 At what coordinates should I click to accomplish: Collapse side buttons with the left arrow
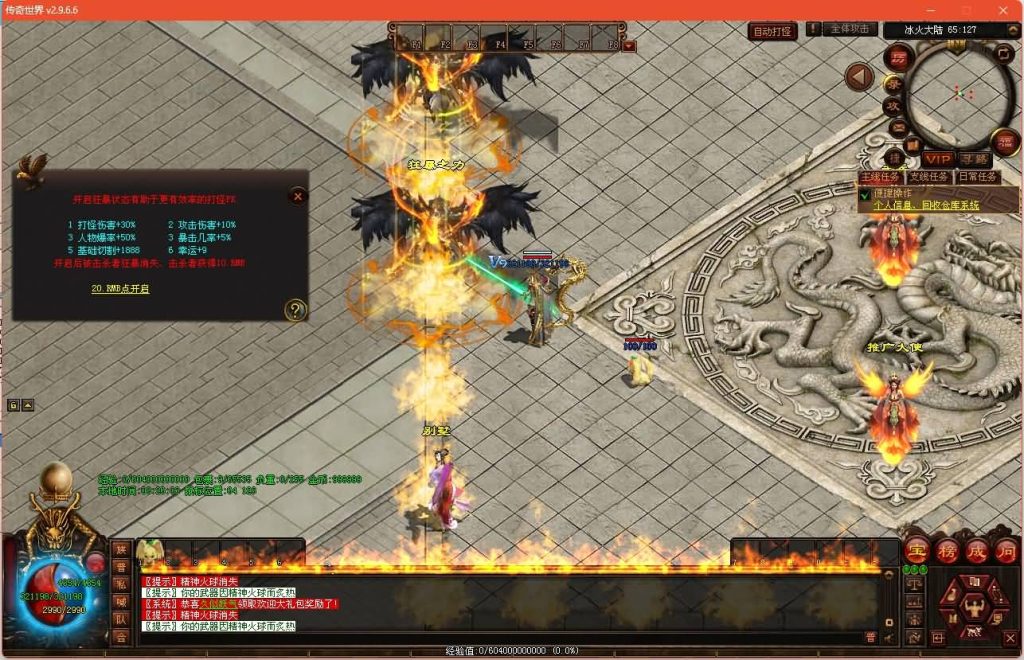coord(859,77)
